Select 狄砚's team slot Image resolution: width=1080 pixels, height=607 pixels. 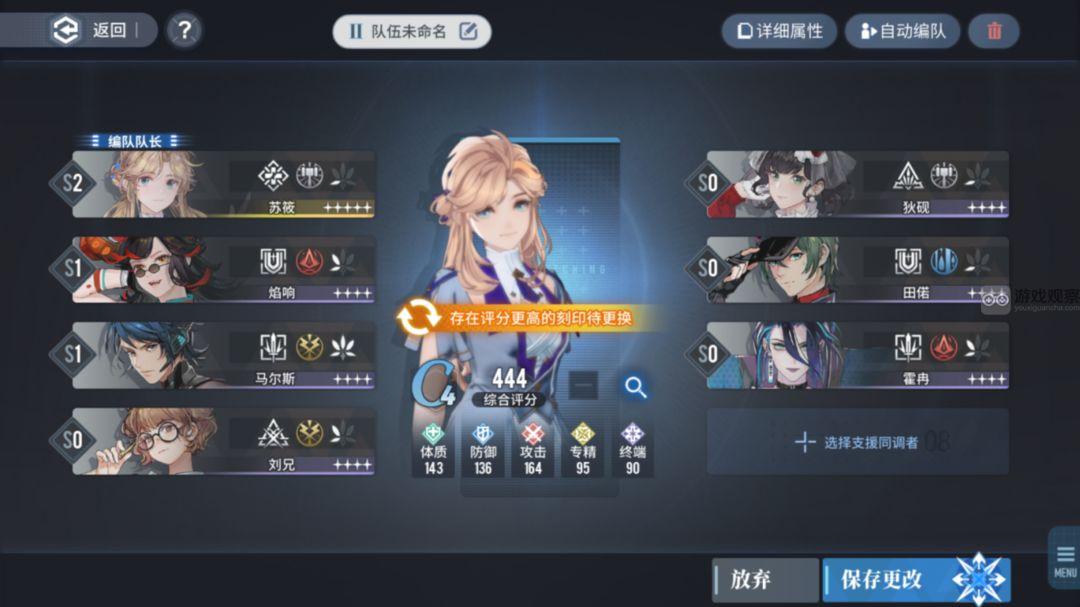click(x=857, y=185)
